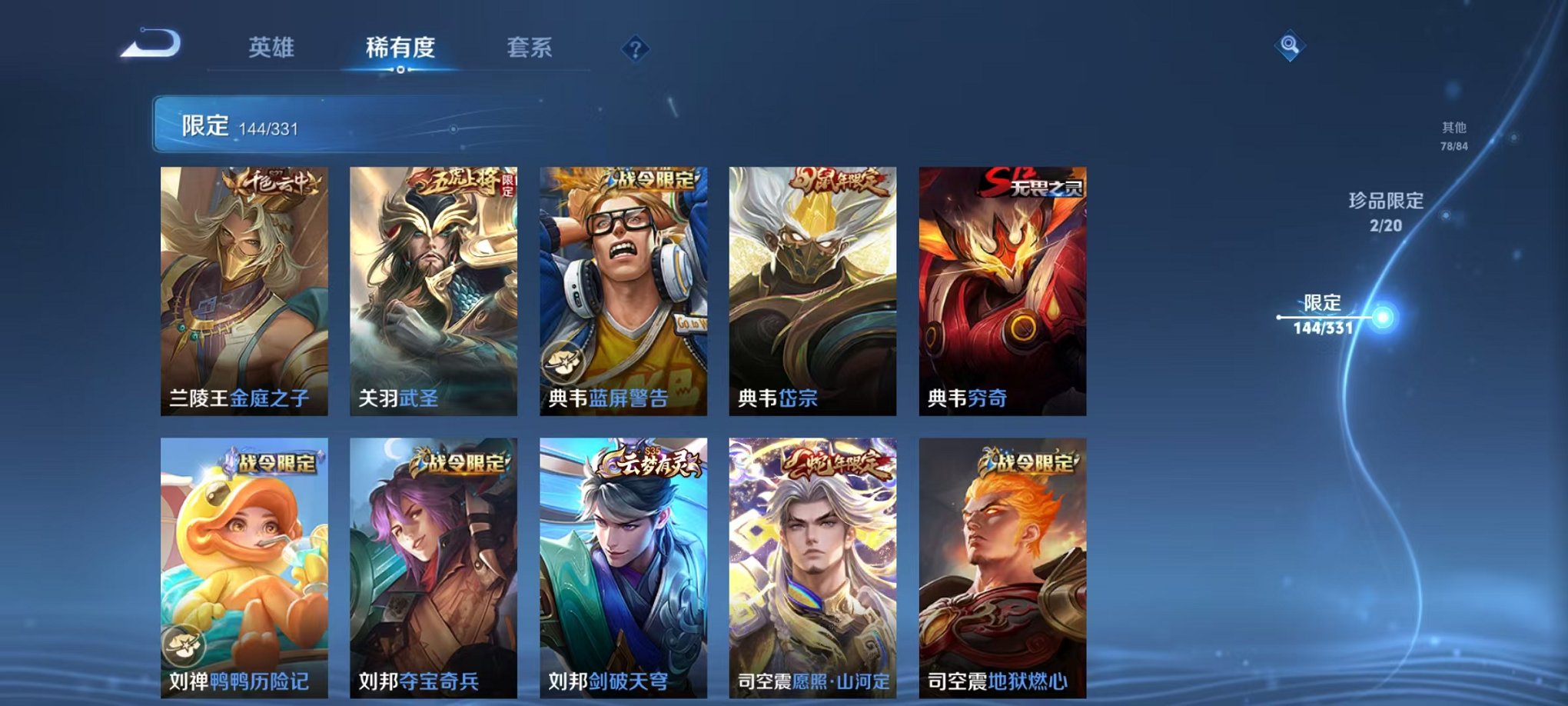The height and width of the screenshot is (706, 1568).
Task: Click the help question mark icon
Action: point(633,48)
